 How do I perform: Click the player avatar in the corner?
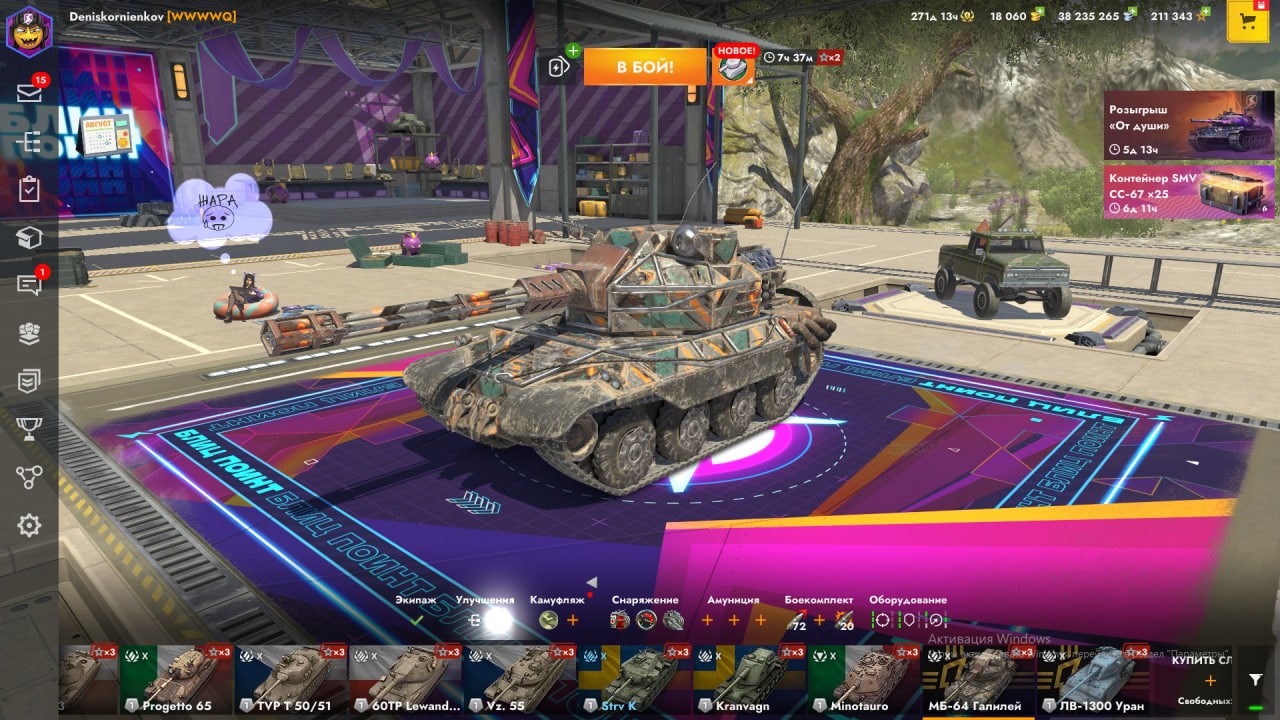(29, 30)
